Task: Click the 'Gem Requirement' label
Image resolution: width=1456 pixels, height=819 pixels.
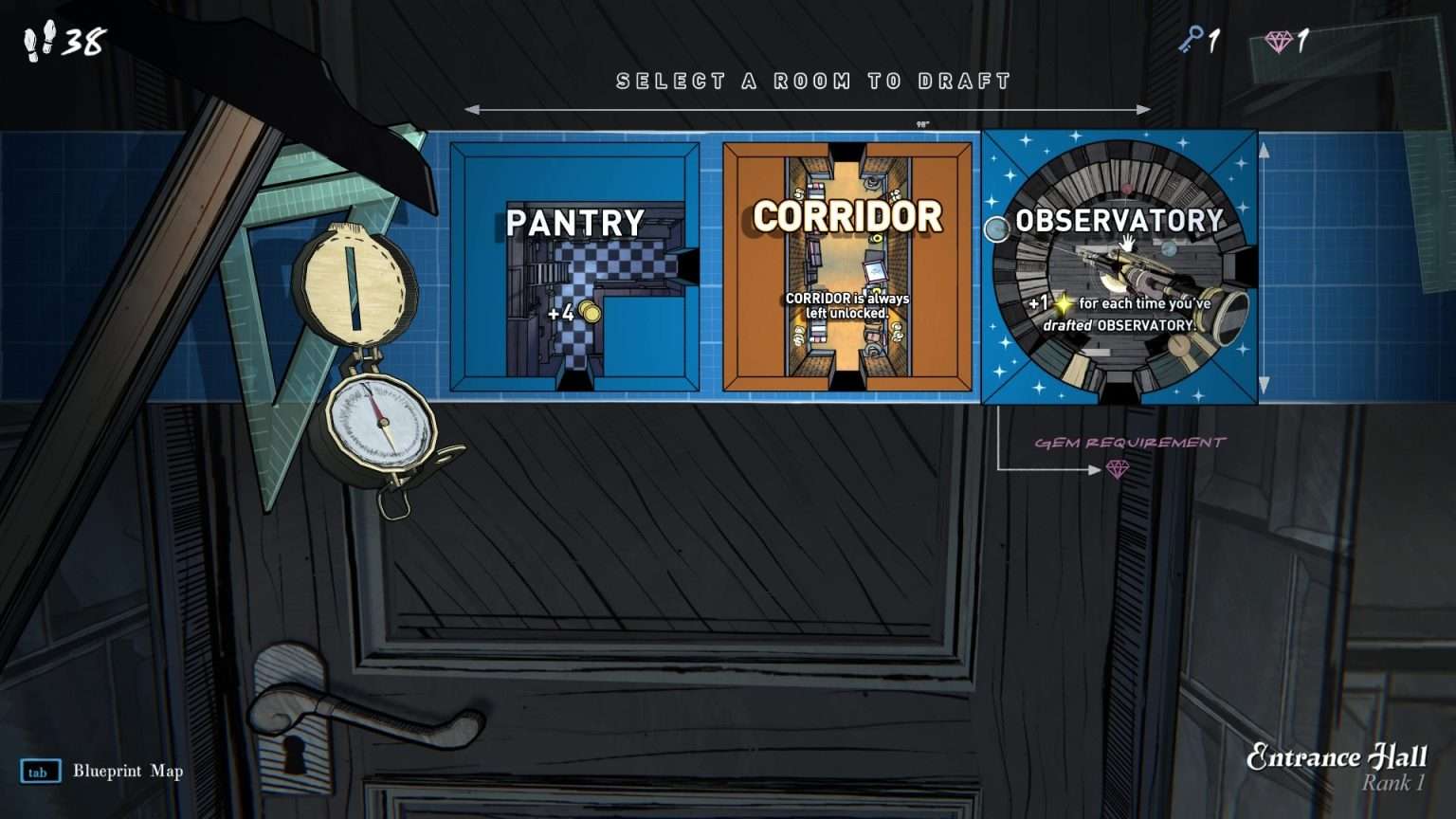Action: [x=1131, y=440]
